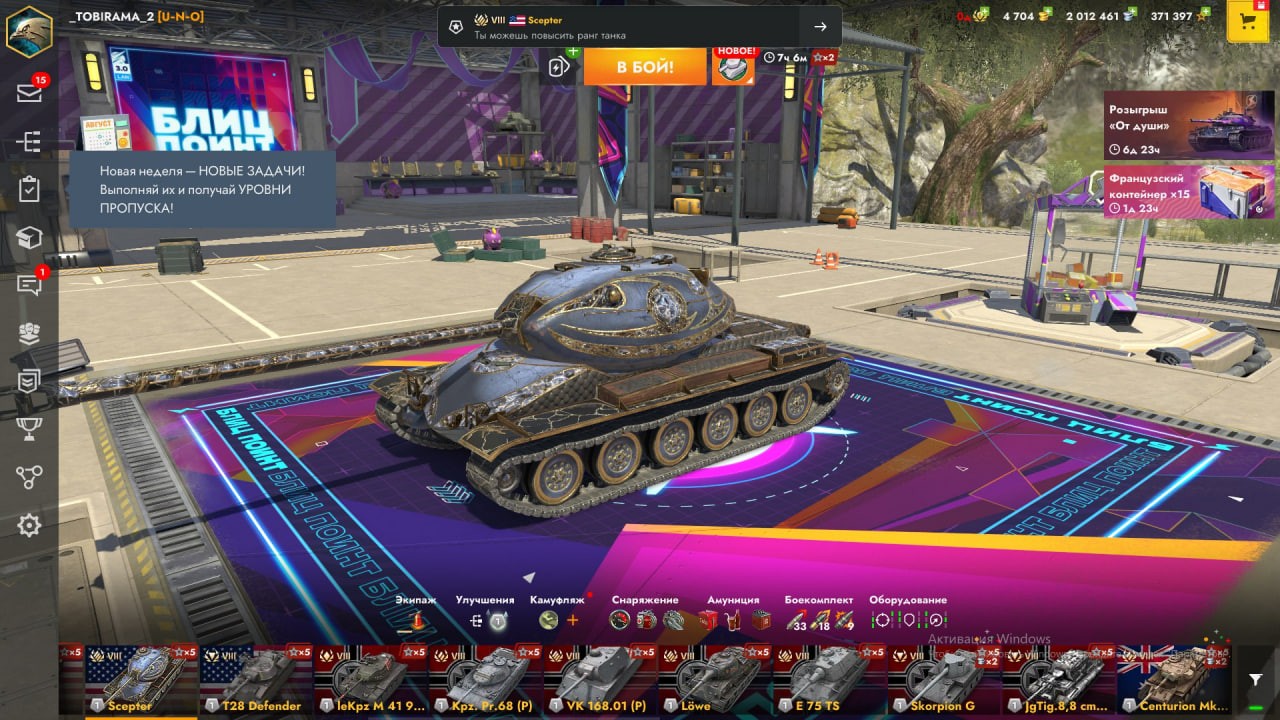This screenshot has height=720, width=1280.
Task: Pick the E 75 TS tank in the carousel
Action: click(x=828, y=681)
